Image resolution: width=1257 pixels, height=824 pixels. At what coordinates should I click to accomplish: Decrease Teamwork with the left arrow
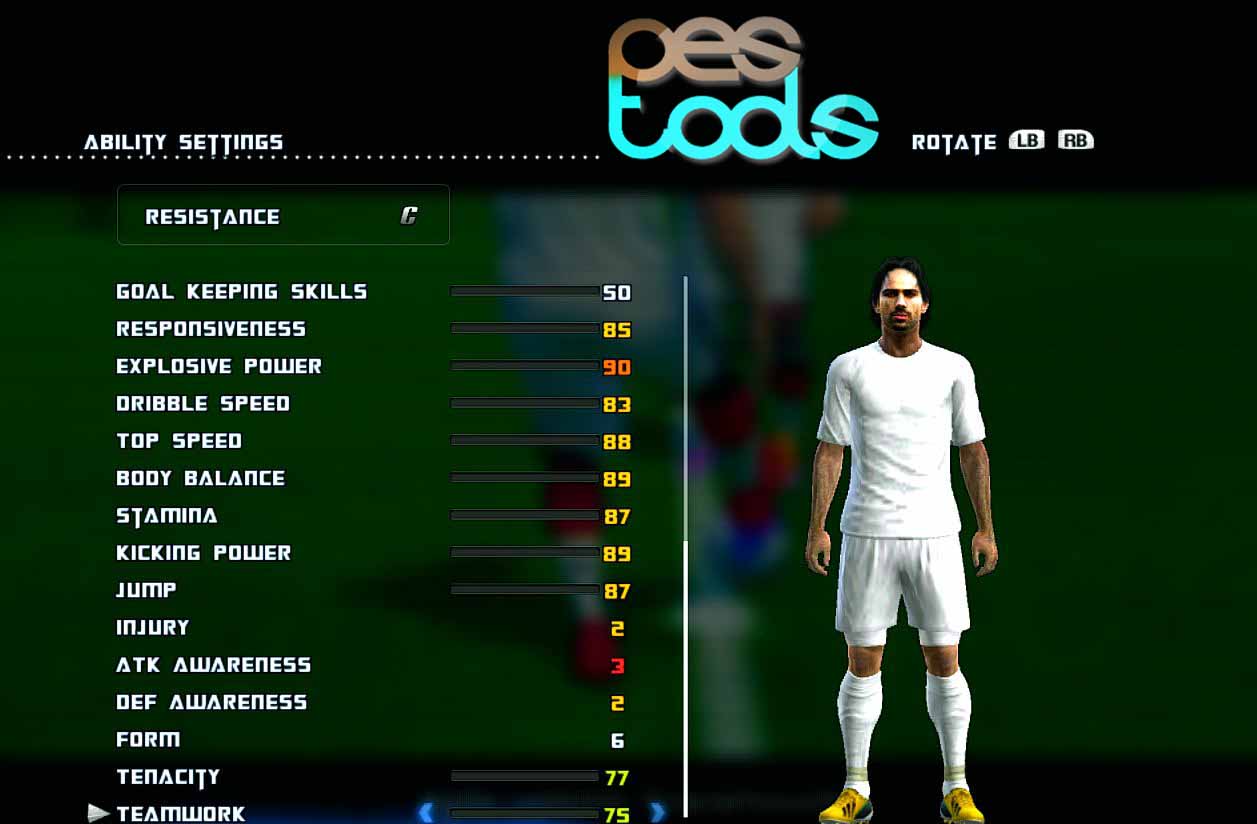point(426,812)
